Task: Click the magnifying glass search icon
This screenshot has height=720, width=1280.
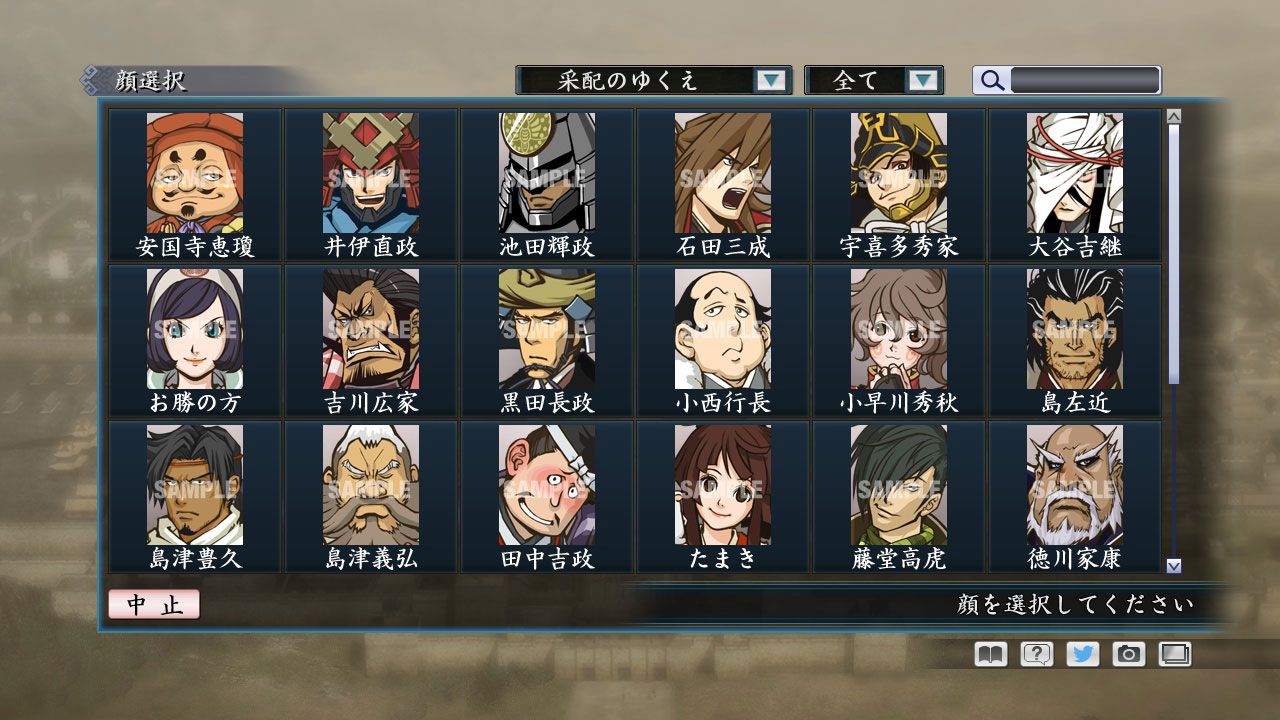Action: [x=991, y=80]
